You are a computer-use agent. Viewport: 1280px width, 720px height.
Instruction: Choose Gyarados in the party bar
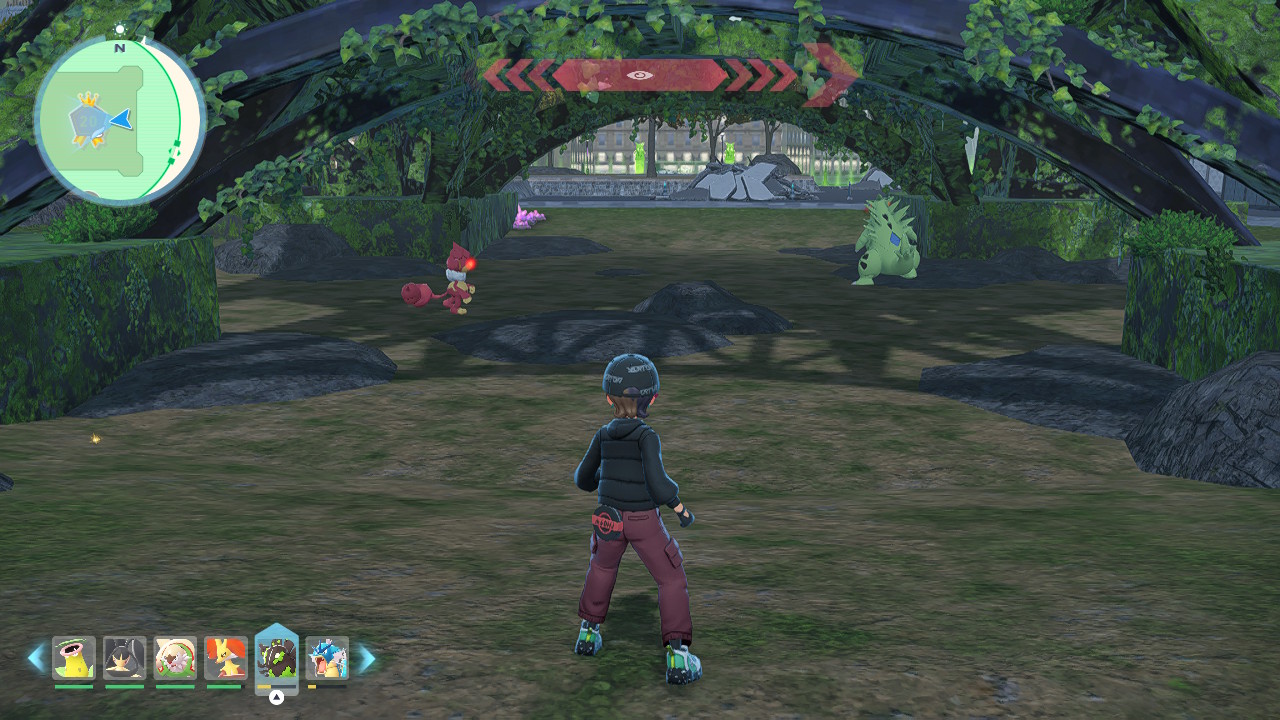(327, 658)
